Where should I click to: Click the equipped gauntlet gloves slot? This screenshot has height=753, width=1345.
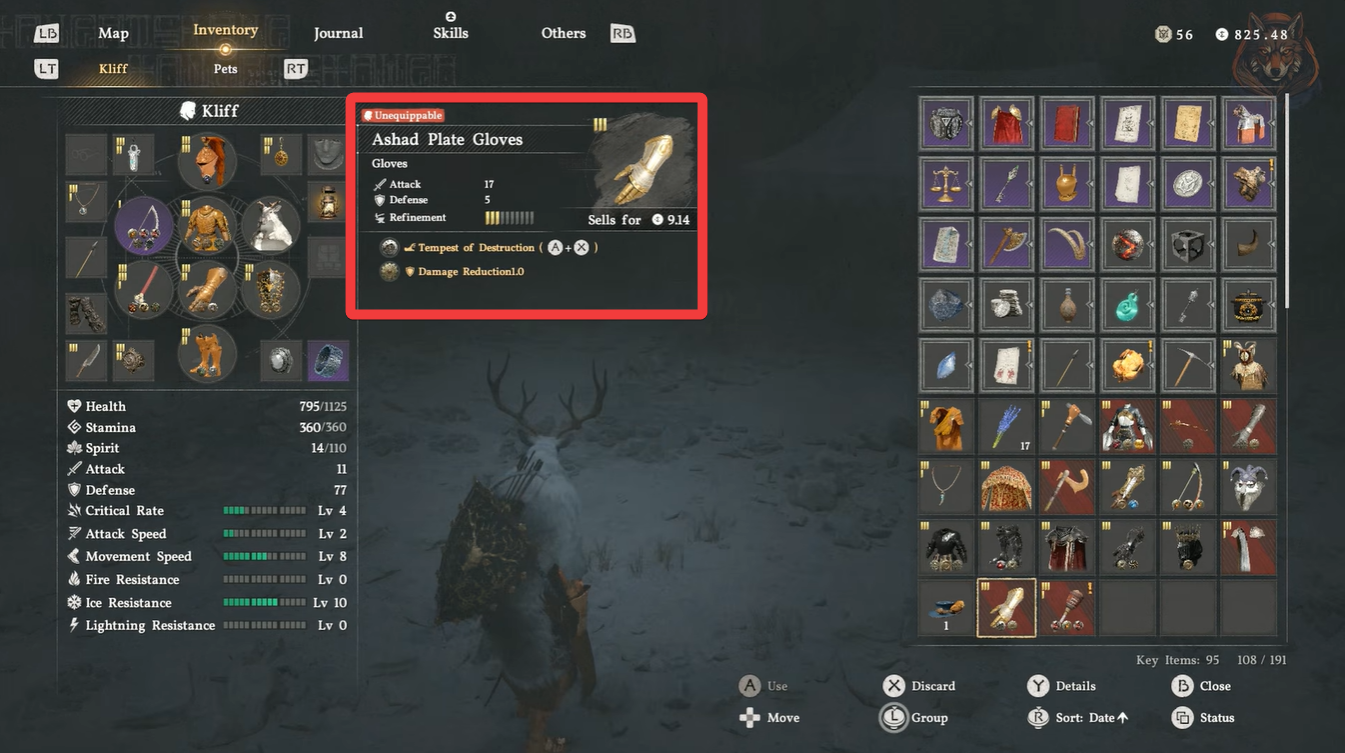207,290
